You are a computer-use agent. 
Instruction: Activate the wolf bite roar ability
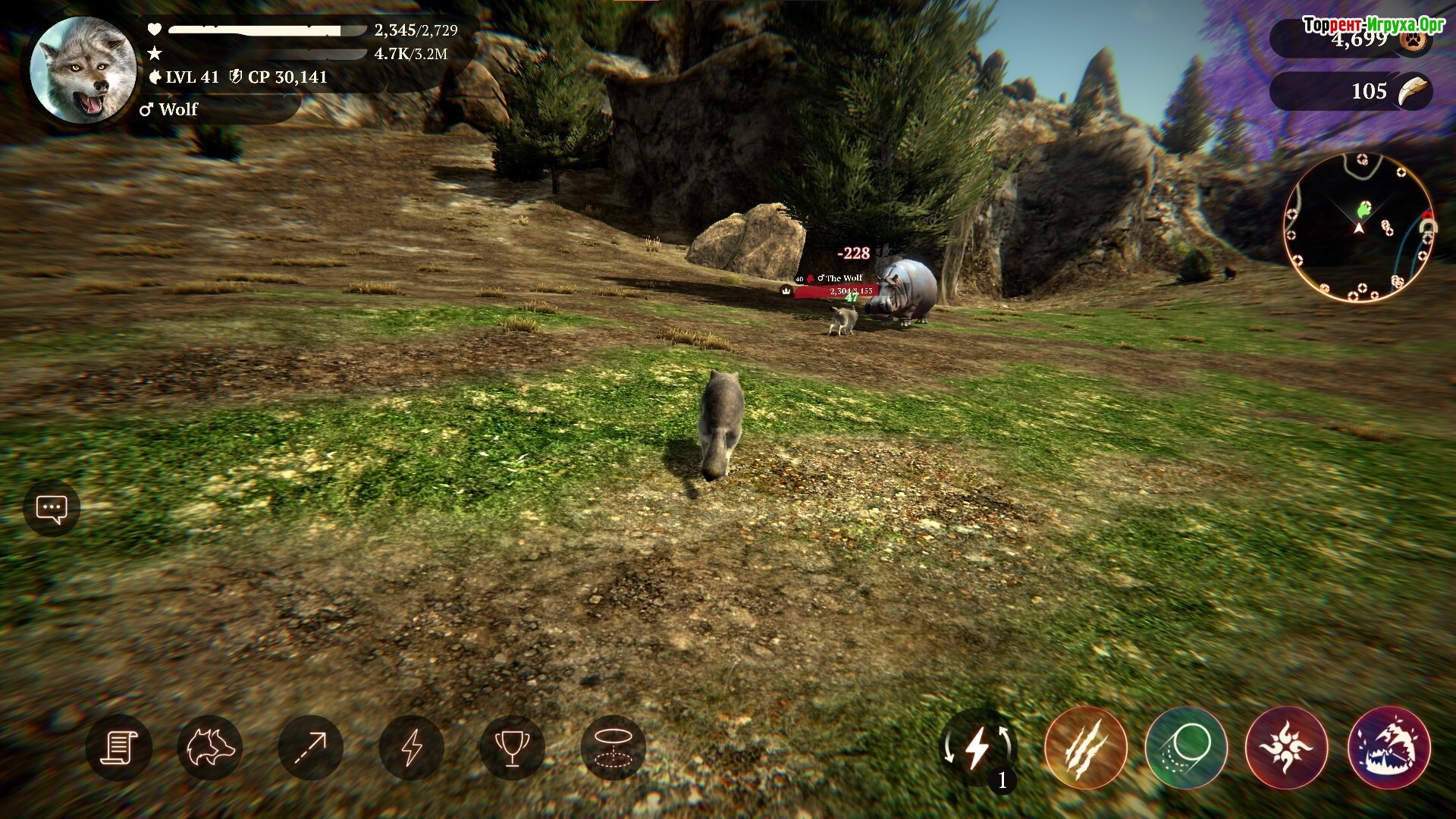tap(1389, 748)
